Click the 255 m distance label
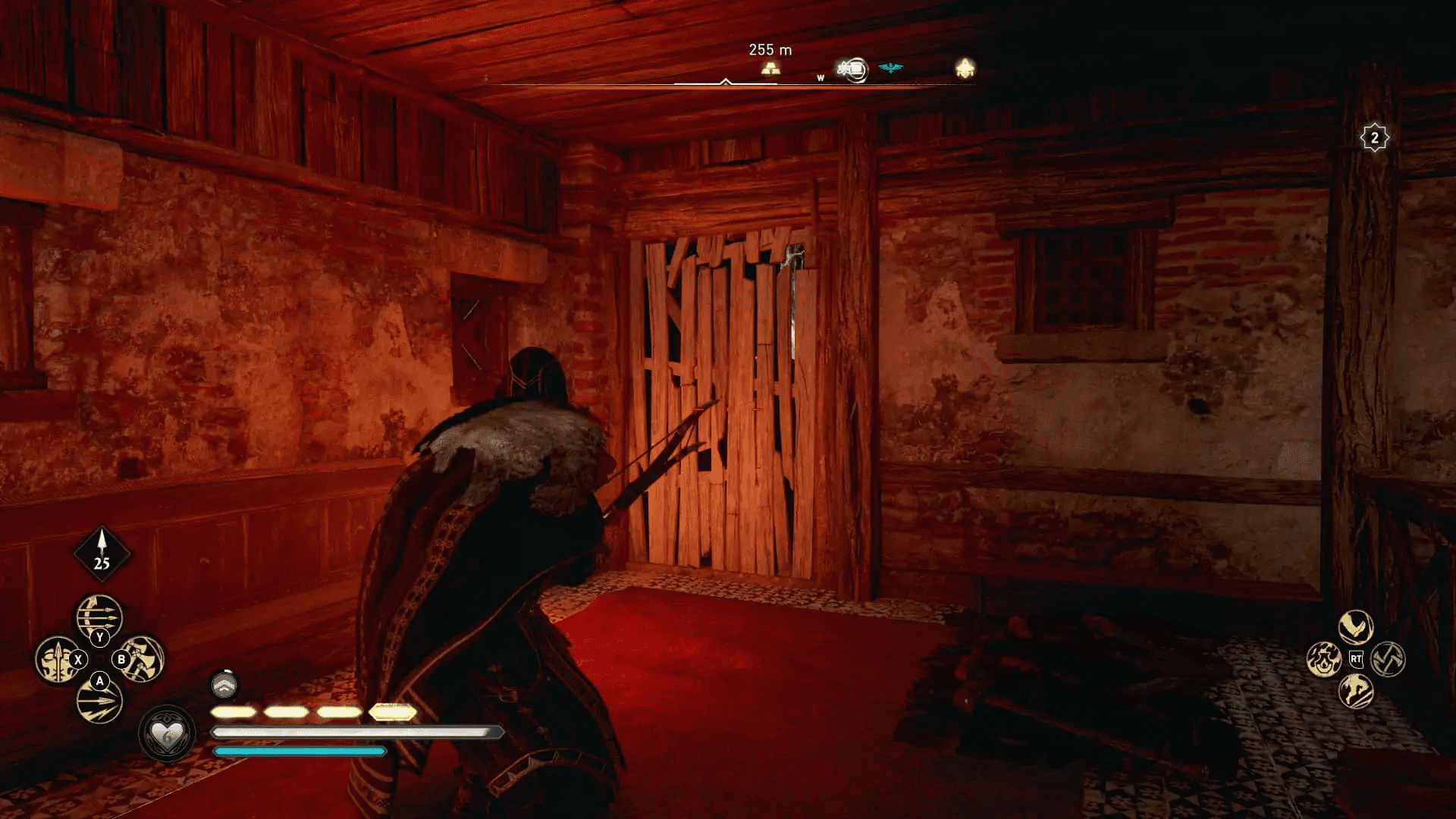The image size is (1456, 819). click(x=770, y=50)
